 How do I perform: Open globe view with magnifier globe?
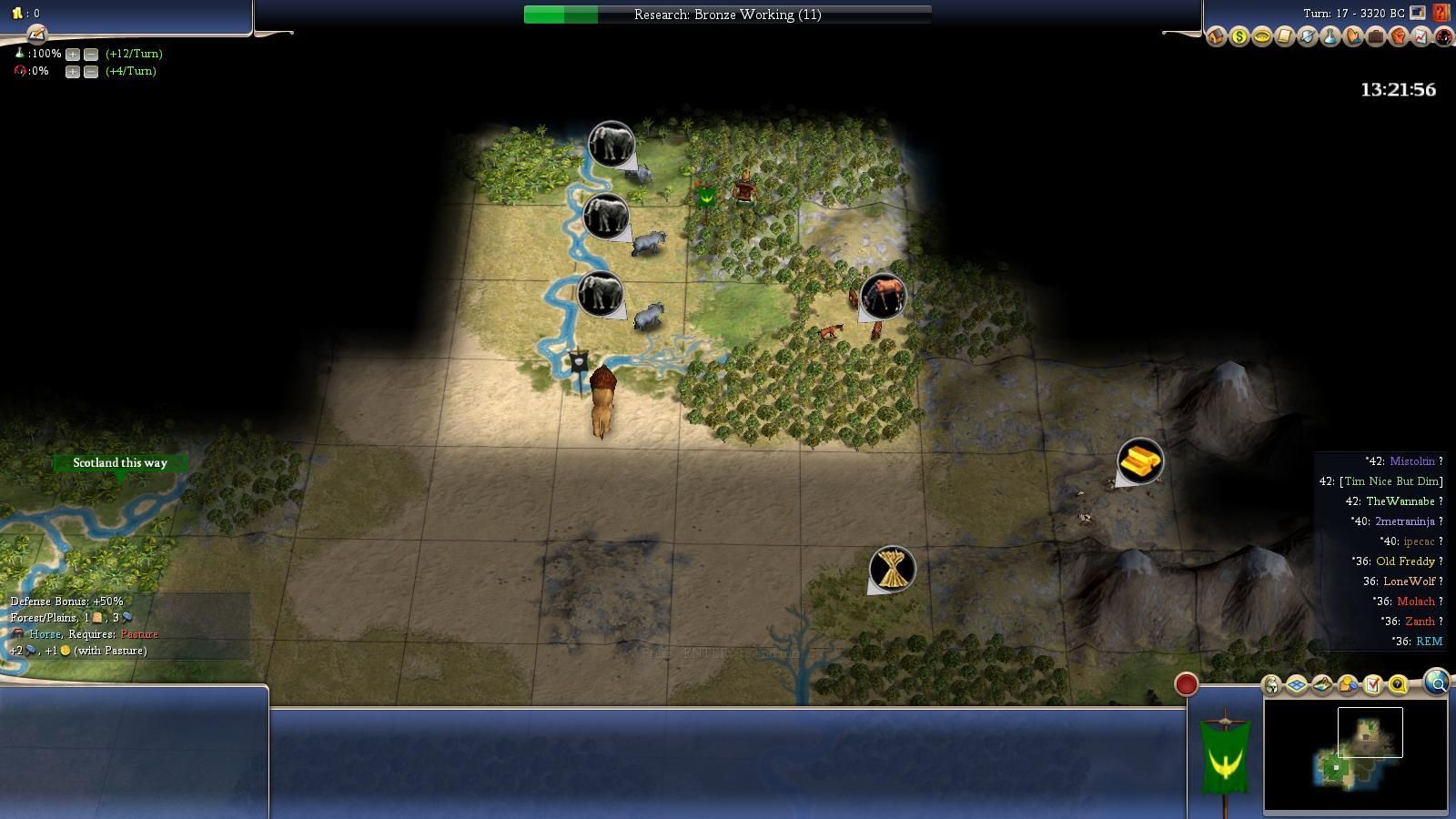click(x=1437, y=682)
